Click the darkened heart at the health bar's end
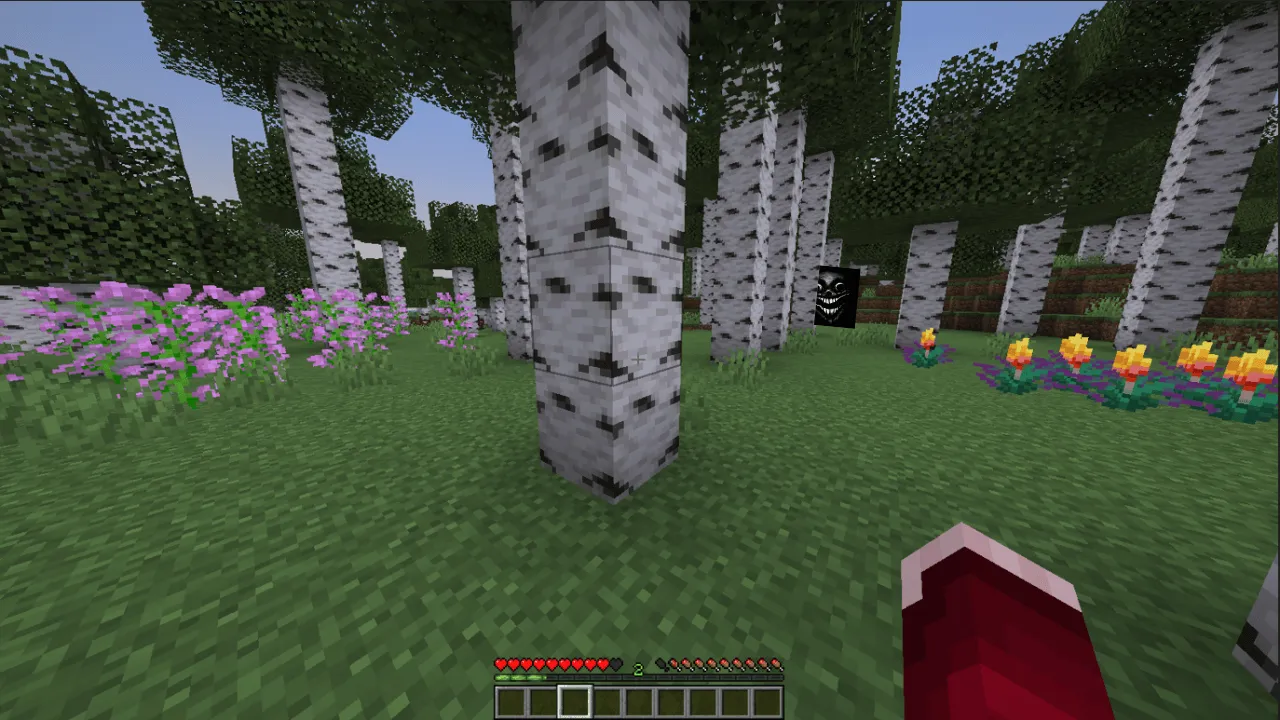Image resolution: width=1280 pixels, height=720 pixels. click(614, 663)
